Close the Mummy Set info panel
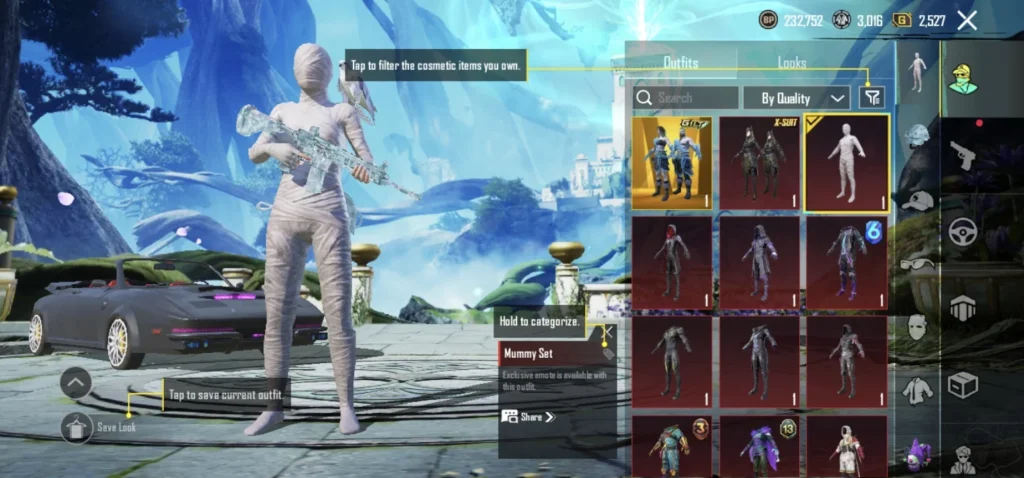The width and height of the screenshot is (1024, 478). tap(604, 332)
